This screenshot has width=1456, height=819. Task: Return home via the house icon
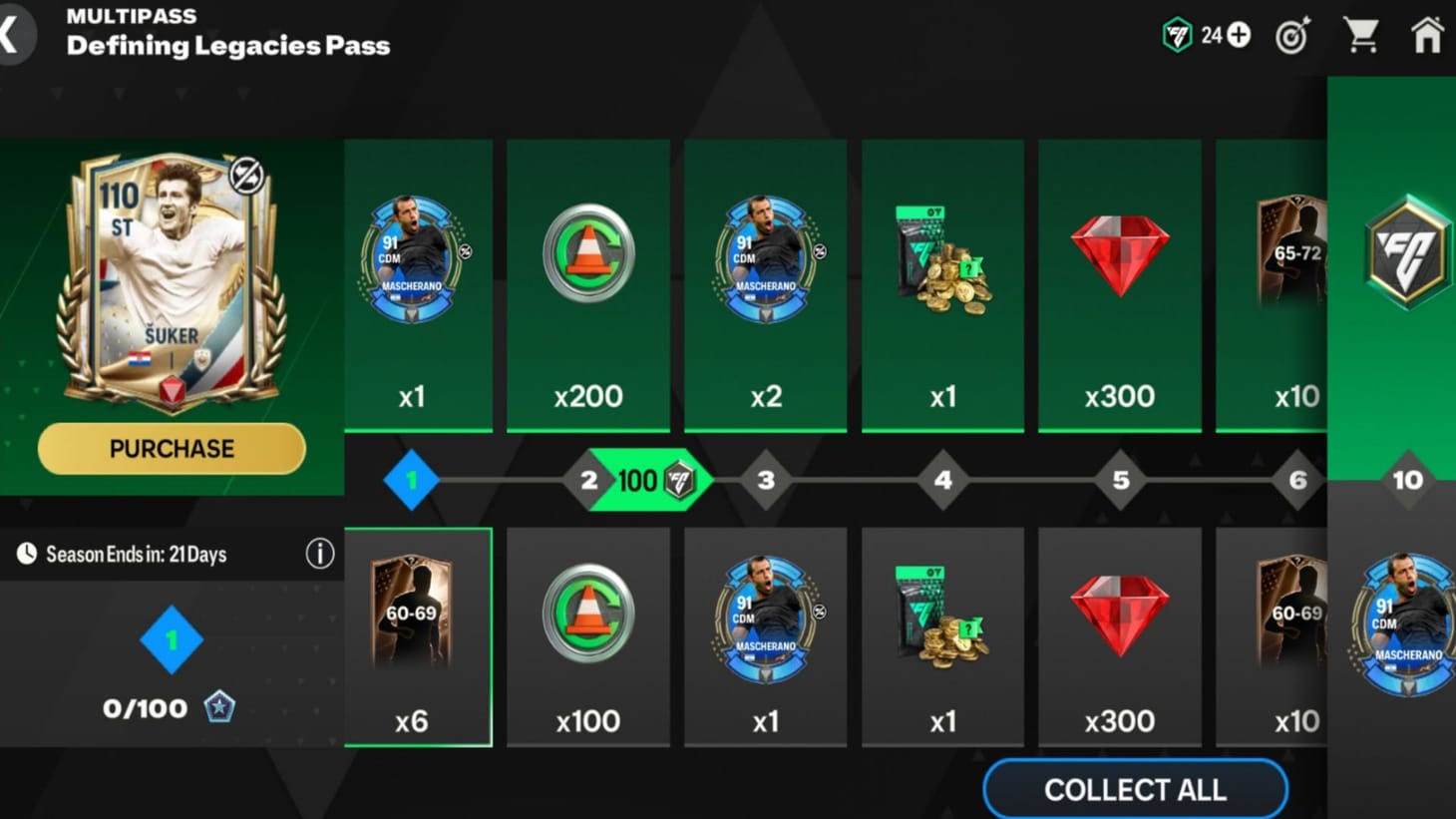click(1428, 34)
